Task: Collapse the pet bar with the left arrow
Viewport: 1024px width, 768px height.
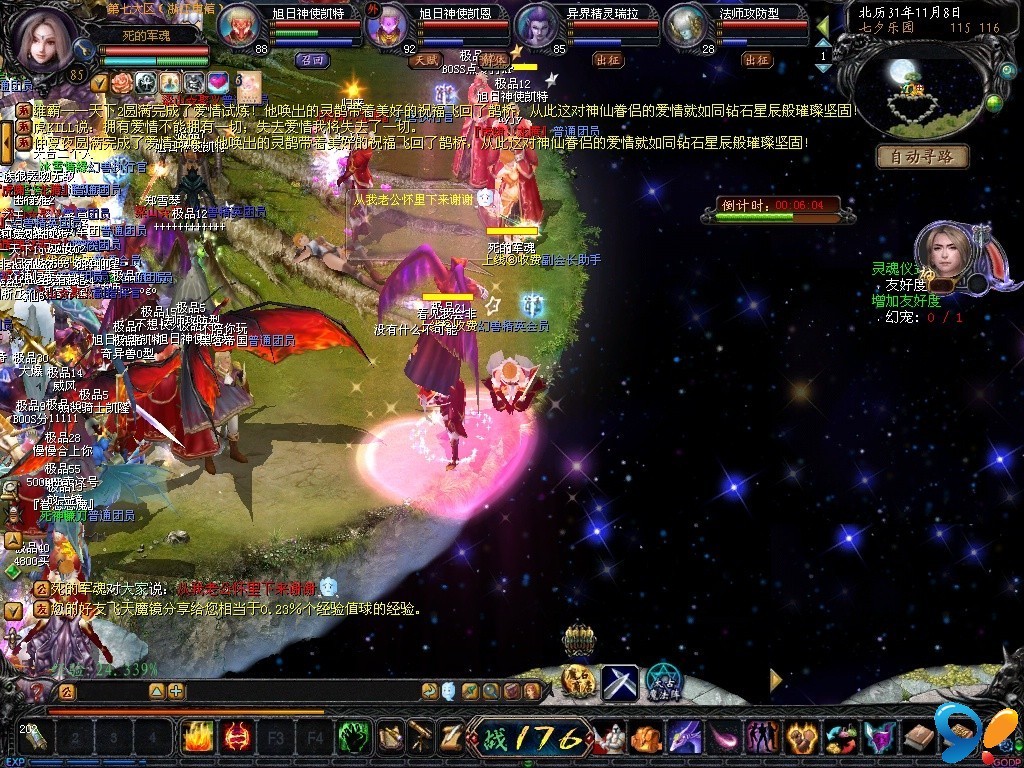Action: pos(822,26)
